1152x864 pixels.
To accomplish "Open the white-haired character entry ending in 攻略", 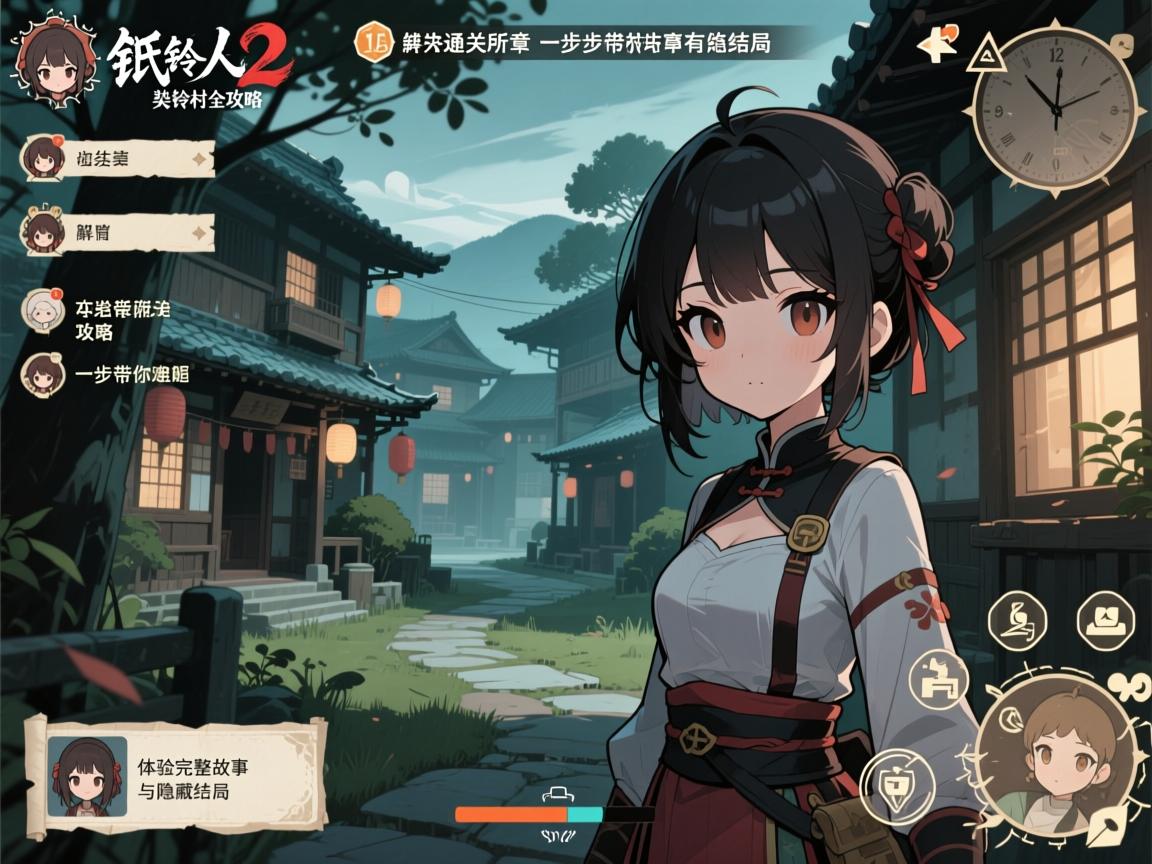I will point(94,320).
